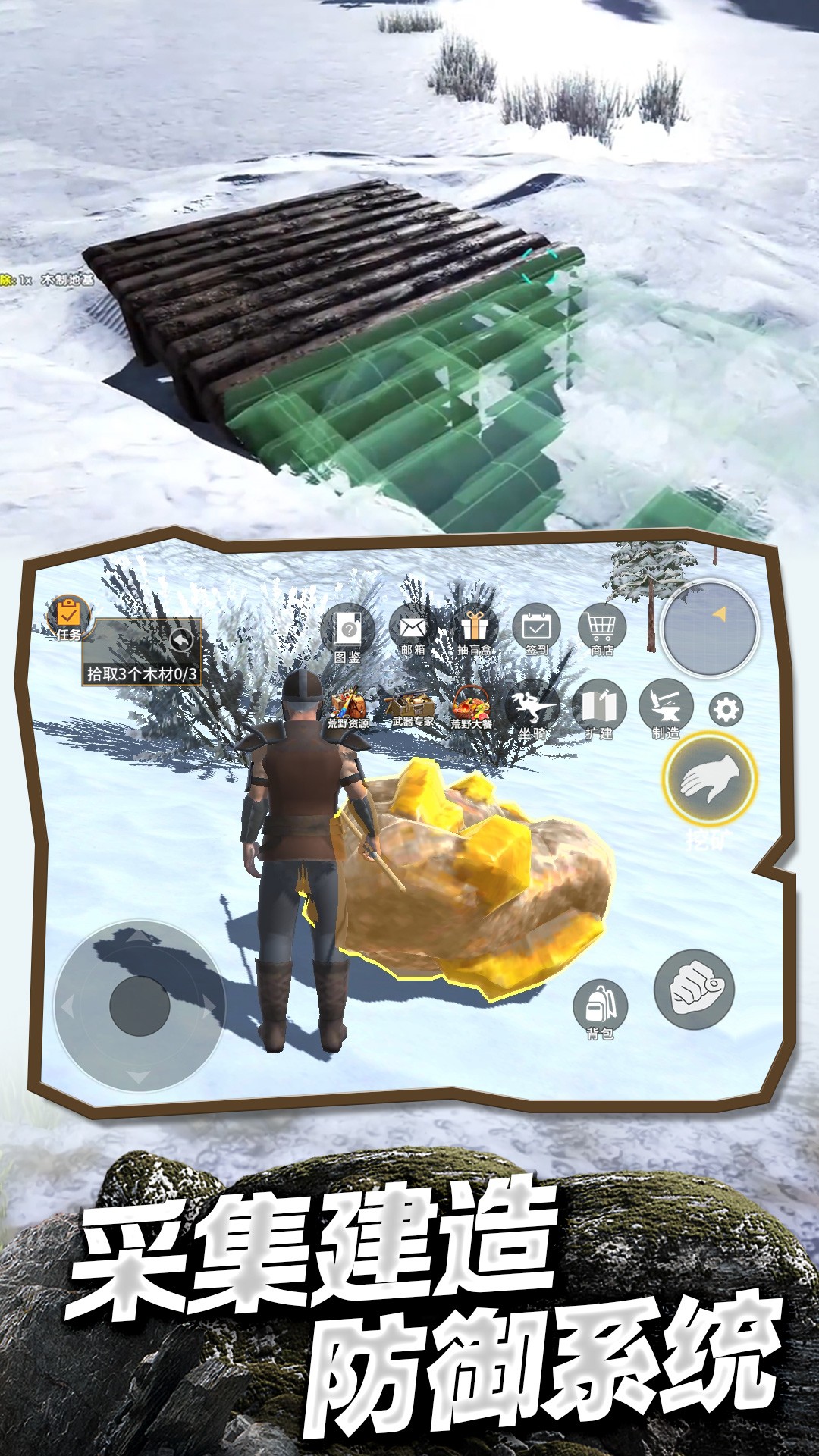
Task: Check the 邮箱 mailbox
Action: click(x=413, y=629)
